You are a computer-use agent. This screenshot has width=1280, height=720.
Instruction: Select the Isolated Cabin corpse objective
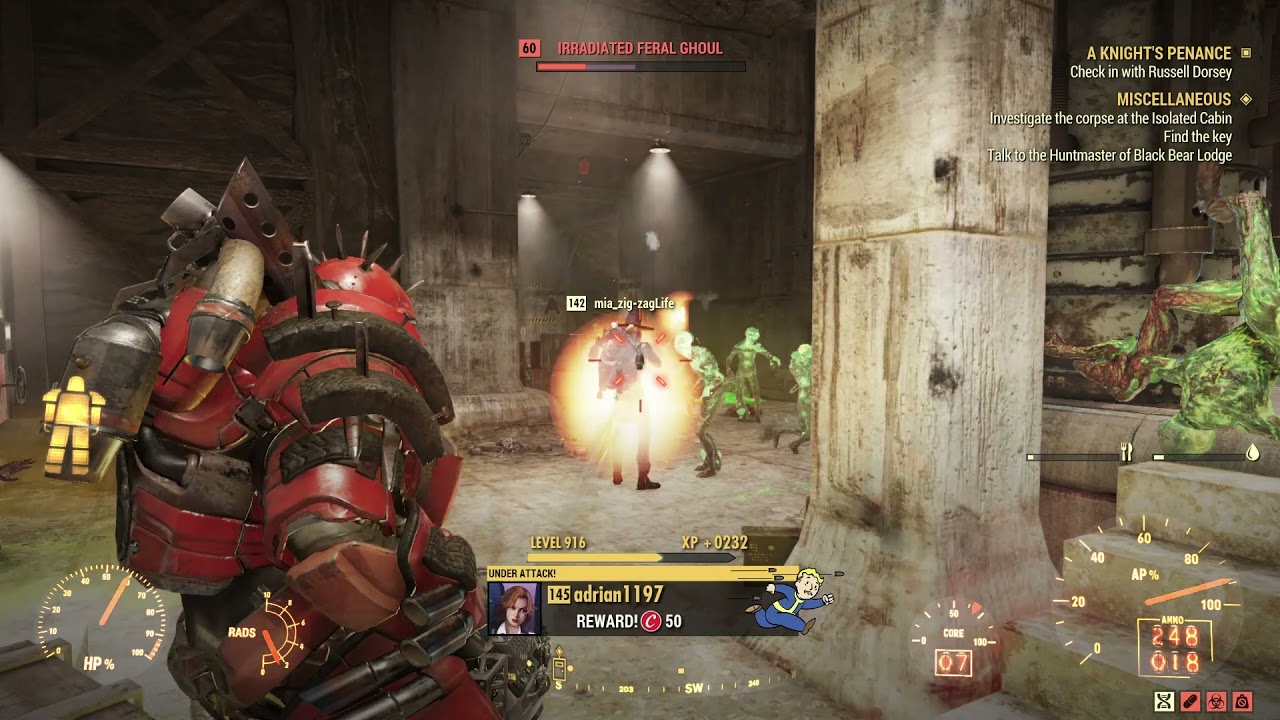click(x=1110, y=118)
